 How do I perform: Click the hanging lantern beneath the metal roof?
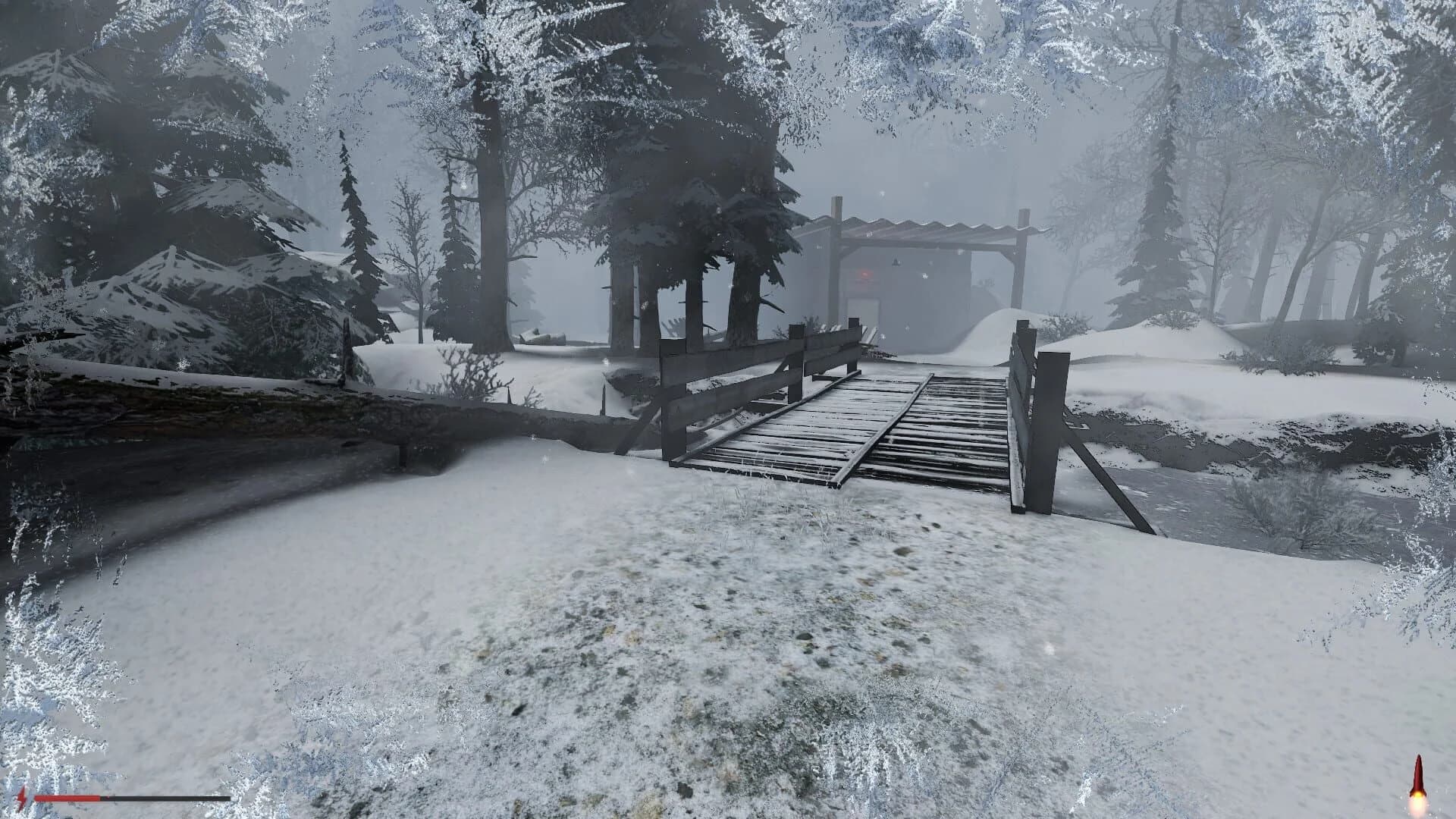(x=895, y=262)
